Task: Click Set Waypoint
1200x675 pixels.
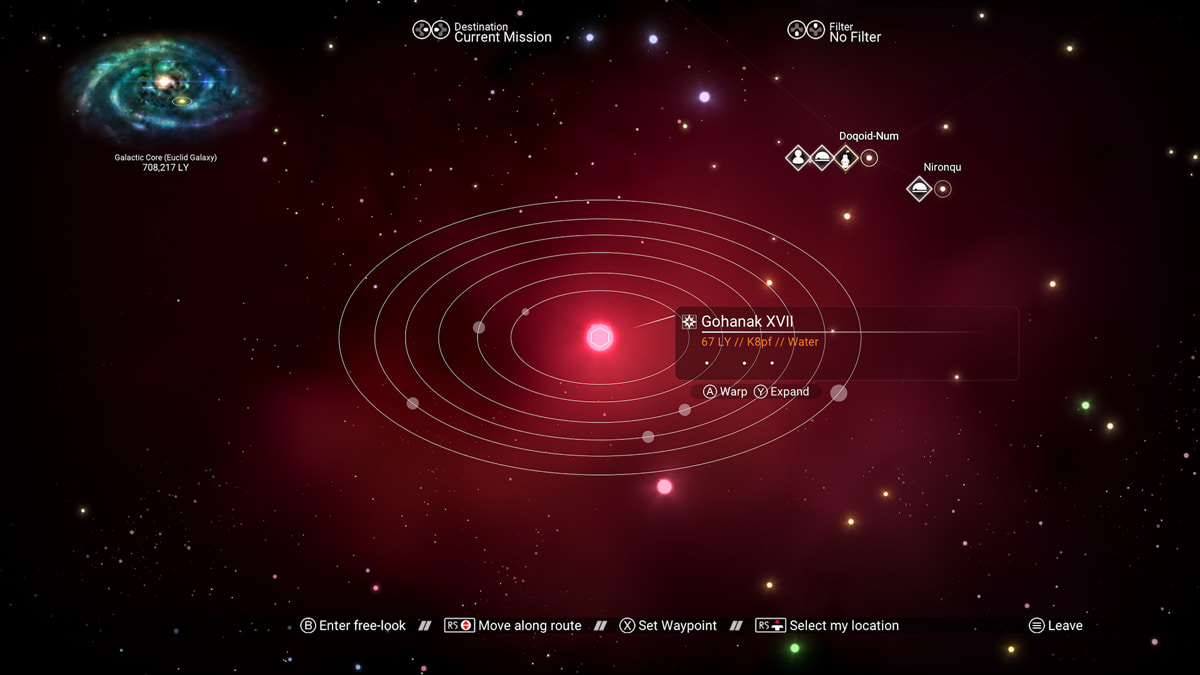Action: click(668, 626)
